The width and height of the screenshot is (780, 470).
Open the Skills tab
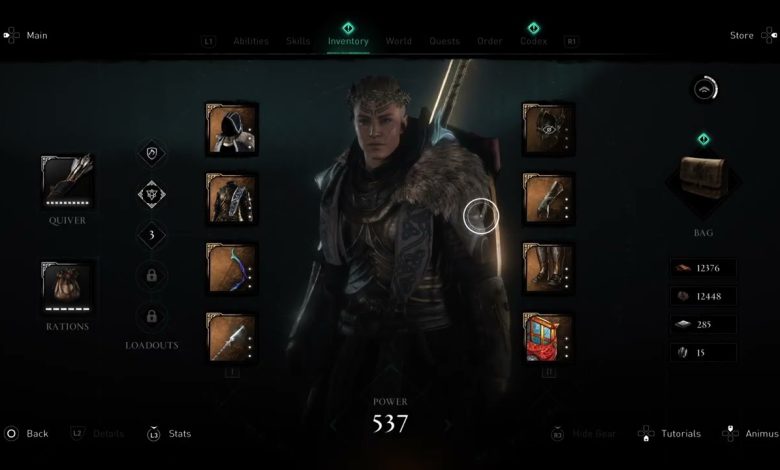[x=298, y=41]
